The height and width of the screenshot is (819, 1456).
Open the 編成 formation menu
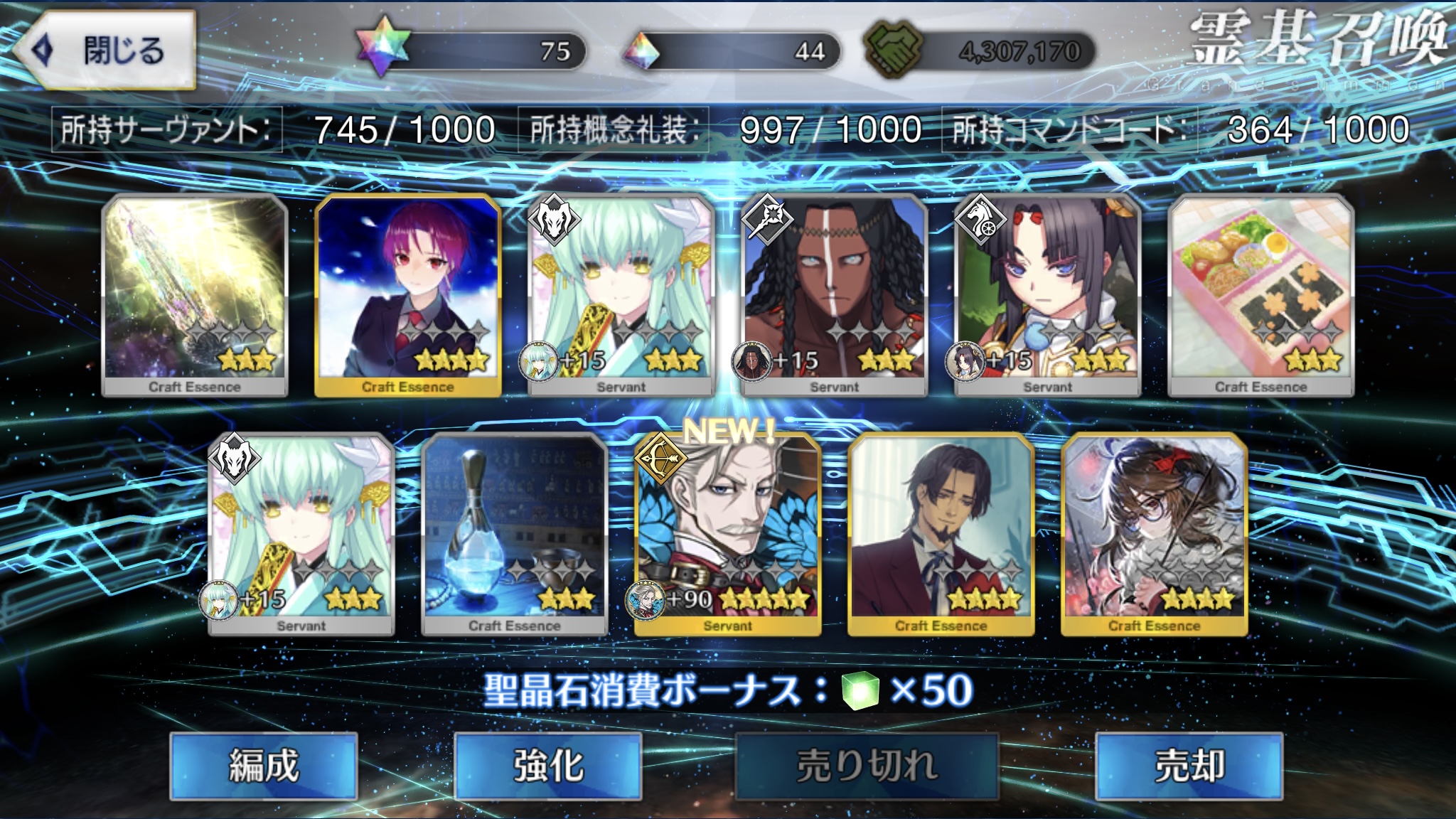(x=263, y=766)
